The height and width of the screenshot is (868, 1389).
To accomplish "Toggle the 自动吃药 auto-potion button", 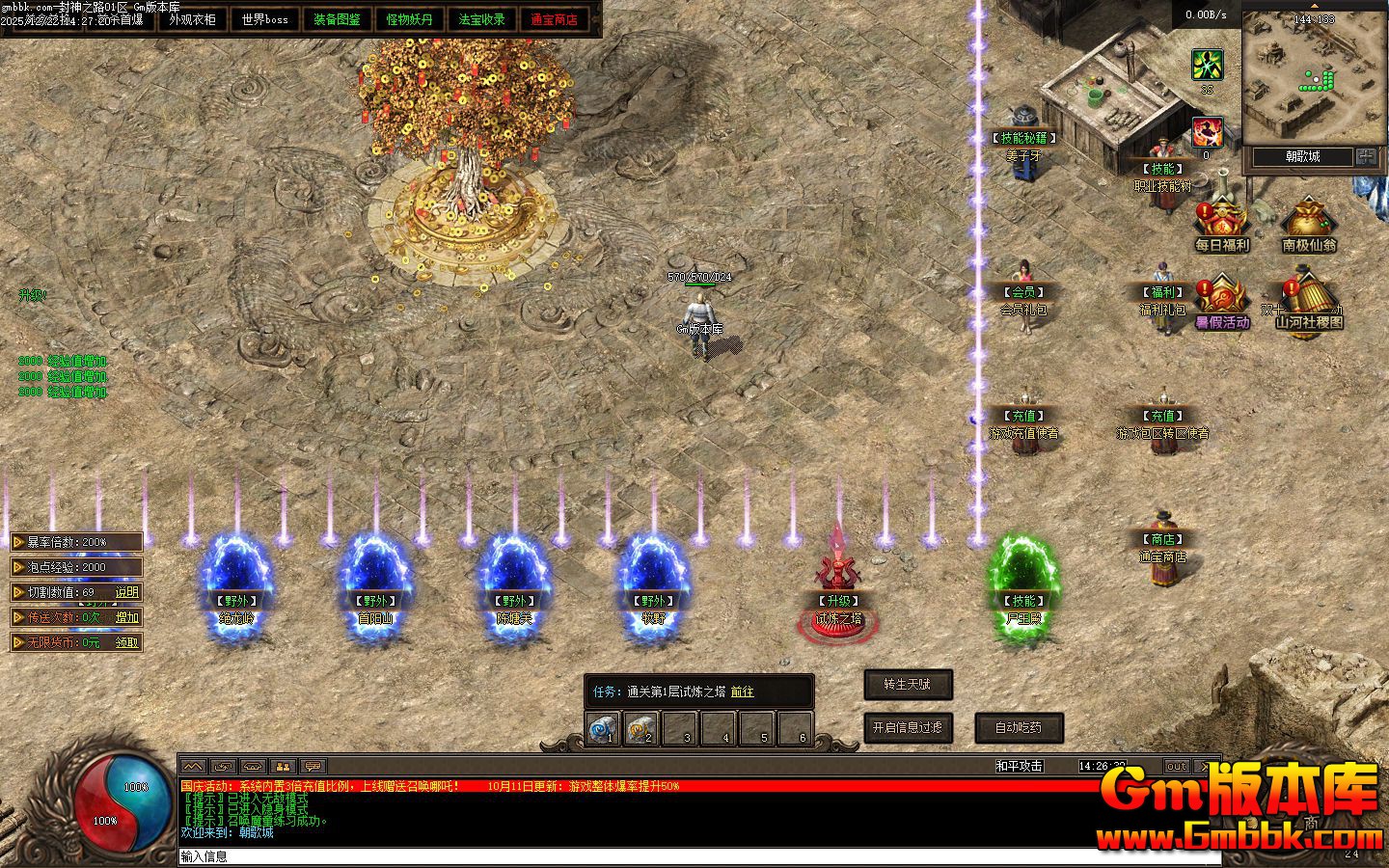I will [x=1019, y=727].
